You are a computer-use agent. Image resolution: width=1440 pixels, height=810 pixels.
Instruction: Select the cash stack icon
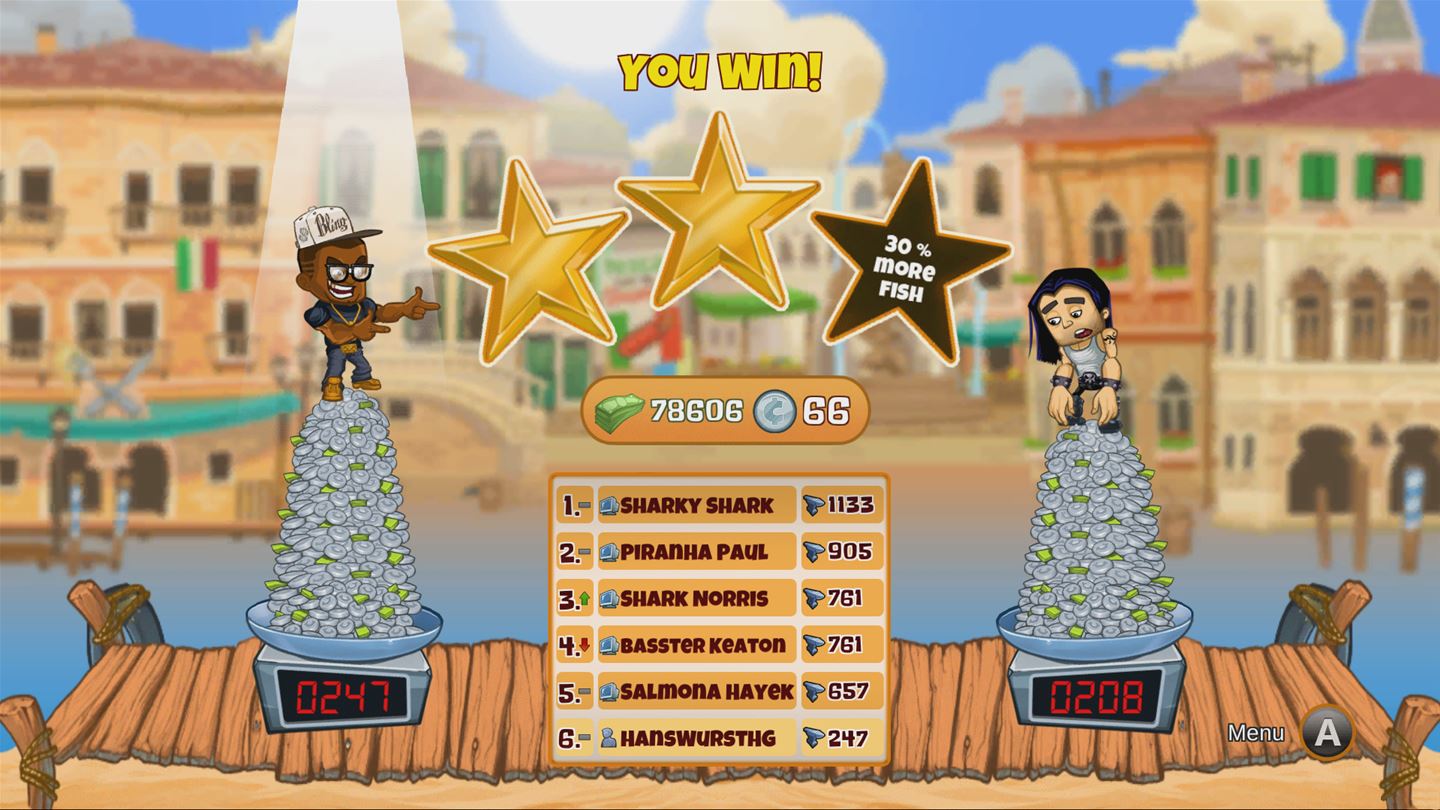(x=617, y=407)
